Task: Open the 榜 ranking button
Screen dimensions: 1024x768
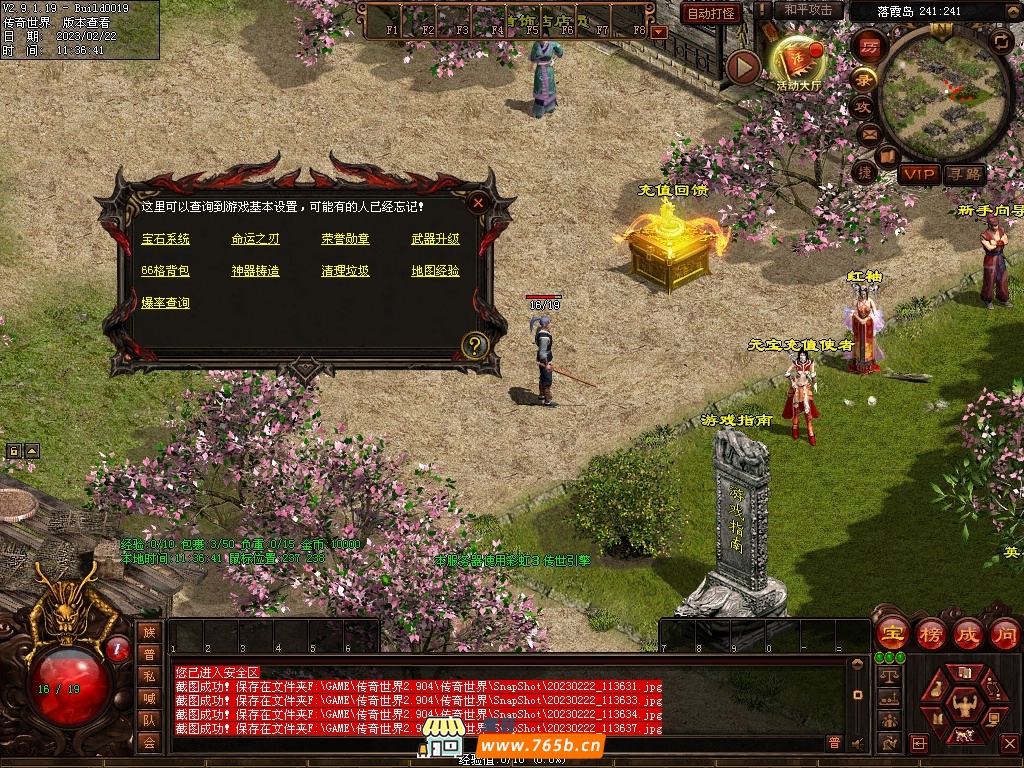Action: (931, 634)
